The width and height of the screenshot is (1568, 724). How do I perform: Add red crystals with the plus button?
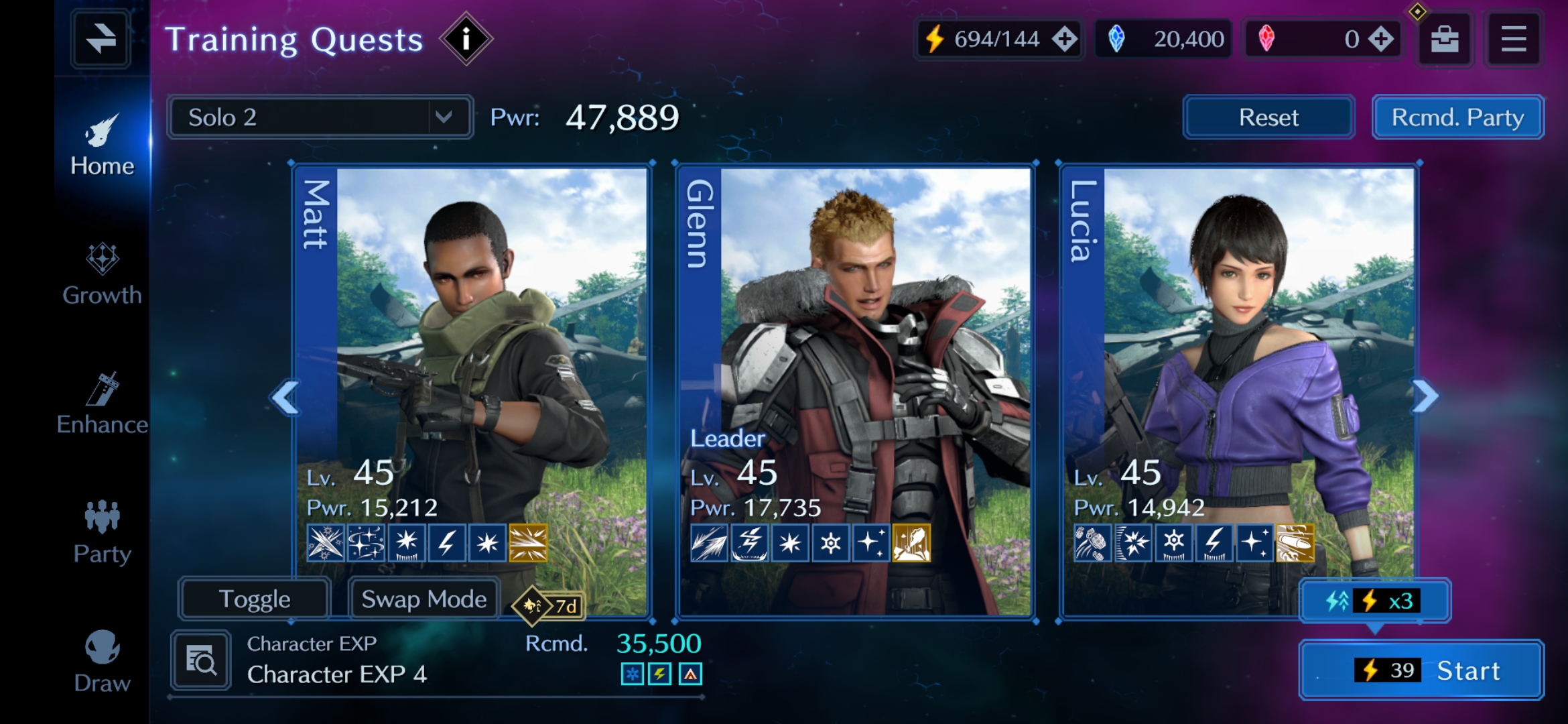click(1380, 39)
